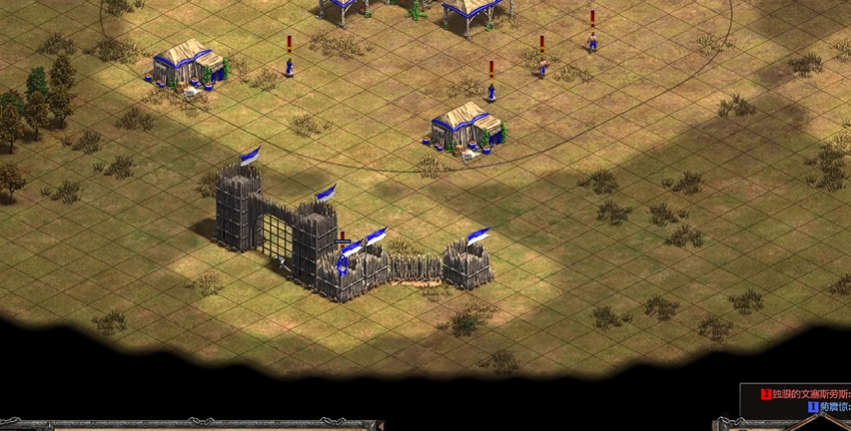
Task: Select blue player 1 in the score list
Action: (830, 408)
